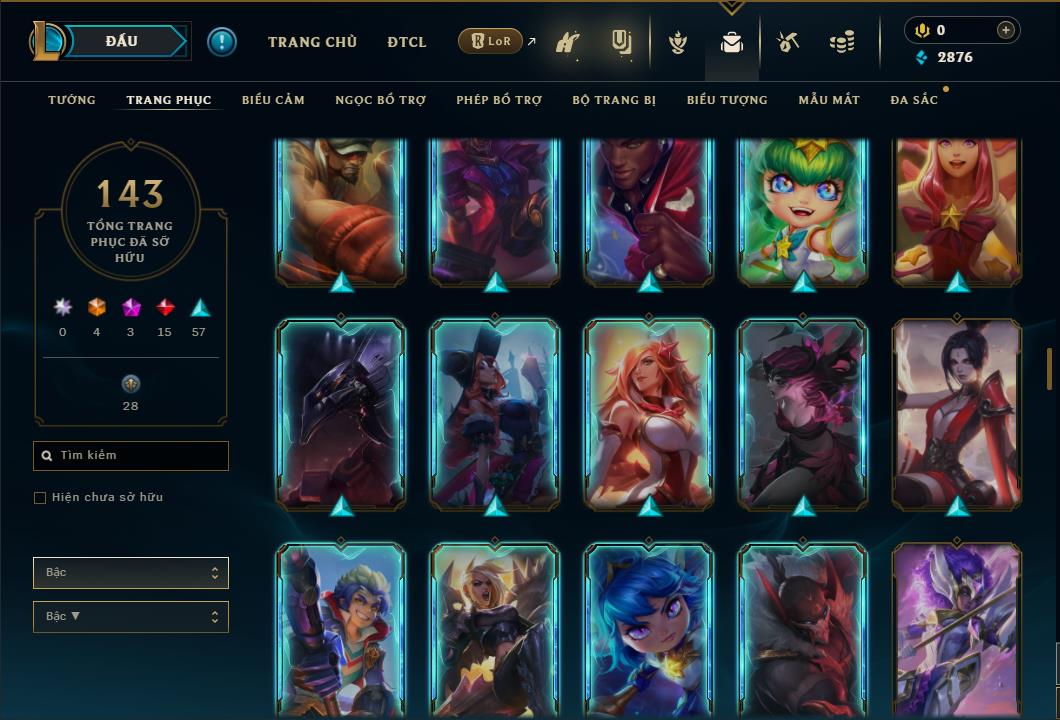The height and width of the screenshot is (720, 1060).
Task: Select the ĐA SẮC tab
Action: (914, 100)
